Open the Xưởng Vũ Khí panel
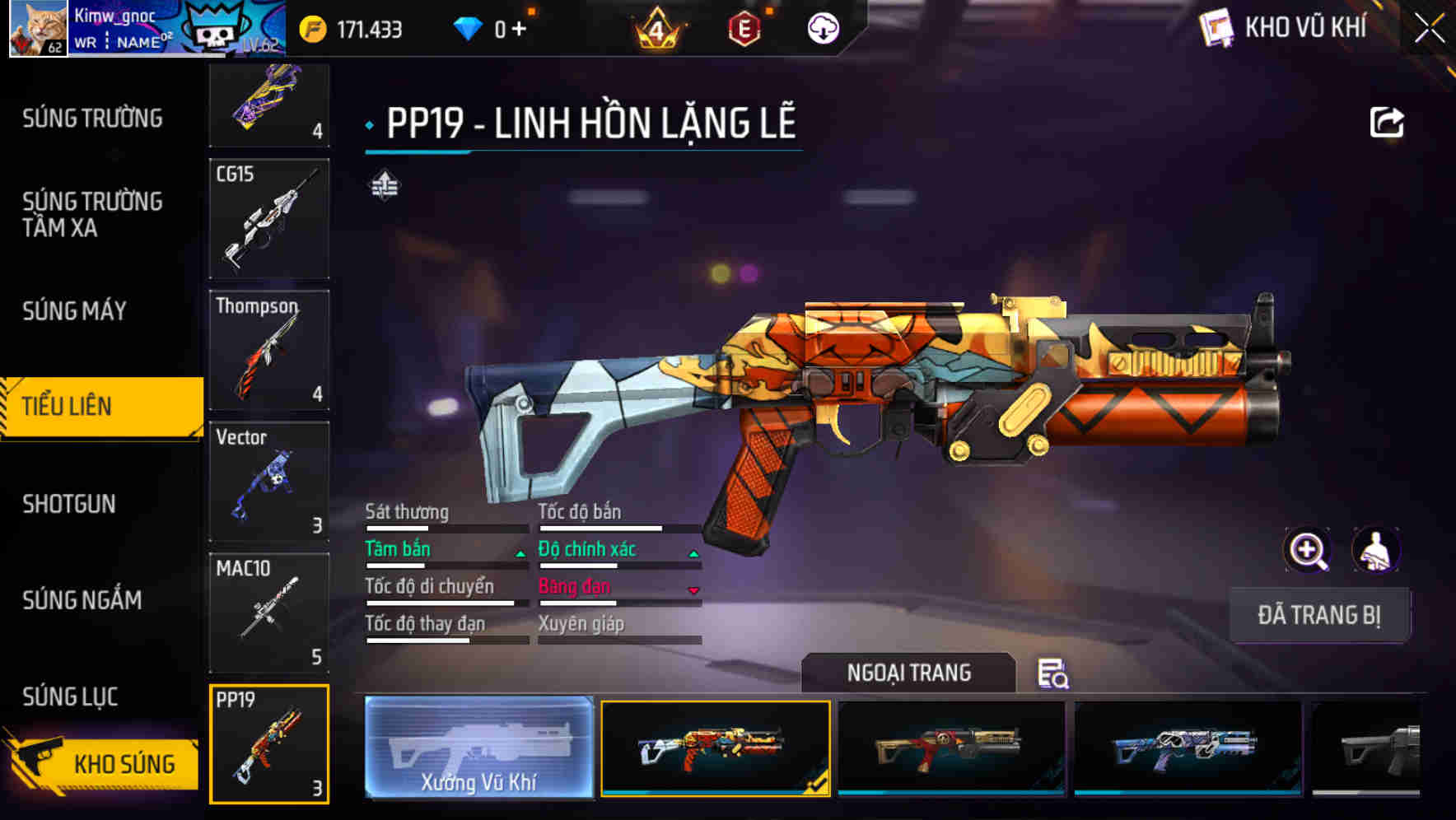The width and height of the screenshot is (1456, 820). pos(478,748)
